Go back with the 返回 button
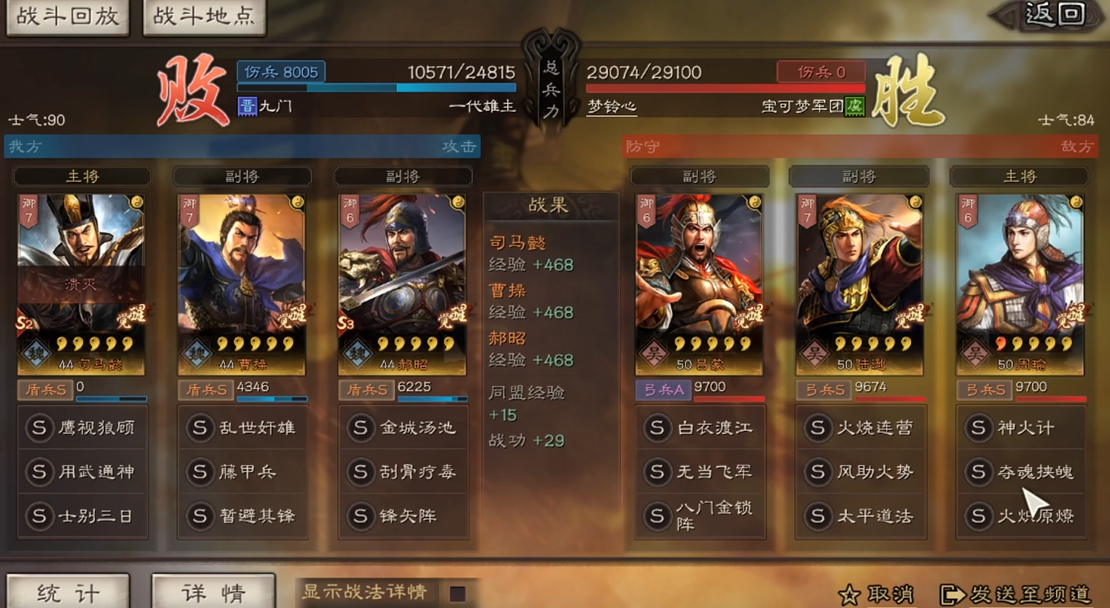Image resolution: width=1110 pixels, height=608 pixels. coord(1052,14)
